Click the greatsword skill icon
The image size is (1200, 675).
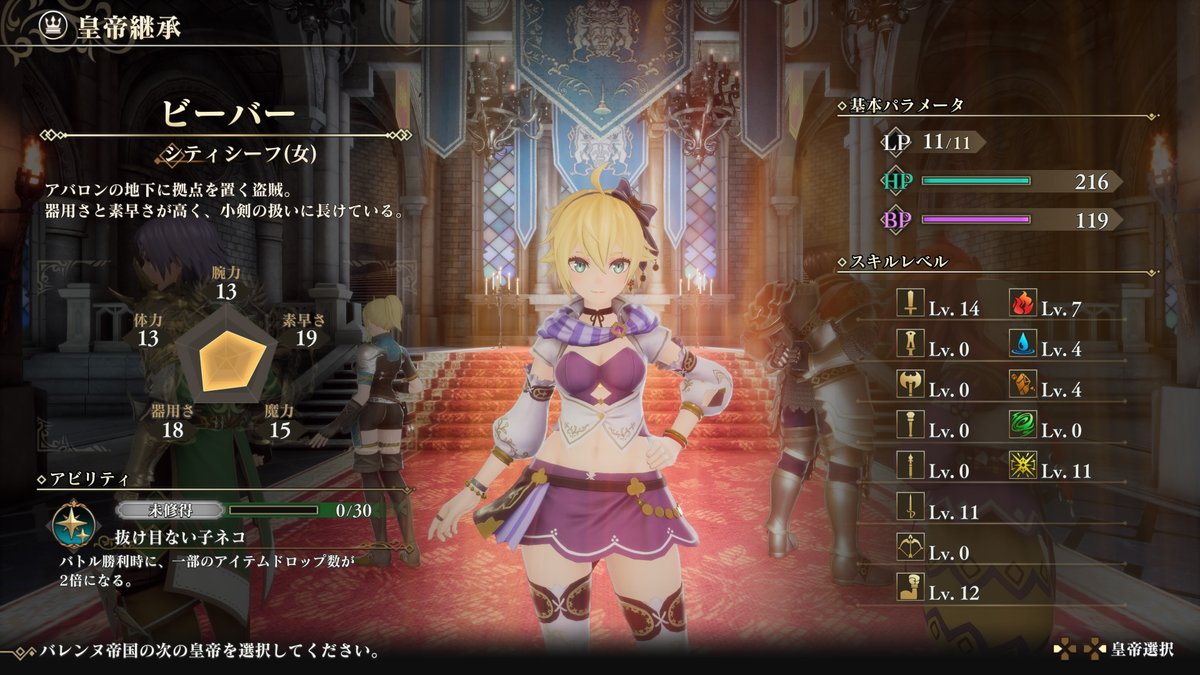911,349
